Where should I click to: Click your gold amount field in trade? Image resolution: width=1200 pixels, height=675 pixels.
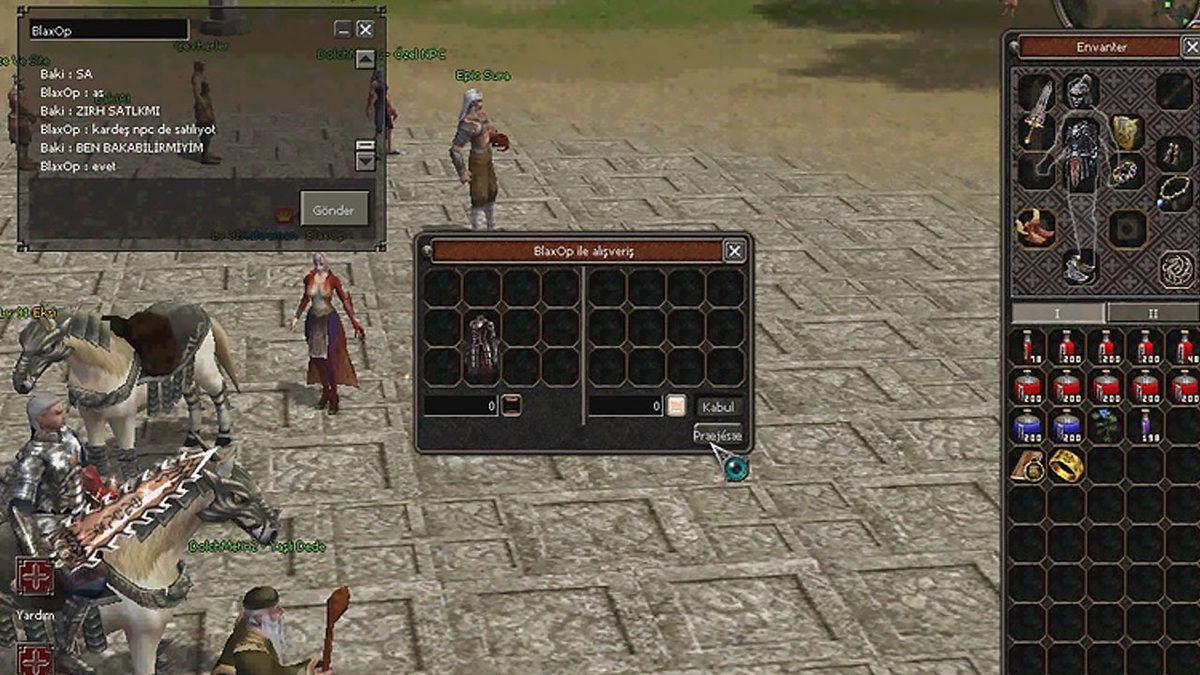tap(460, 406)
